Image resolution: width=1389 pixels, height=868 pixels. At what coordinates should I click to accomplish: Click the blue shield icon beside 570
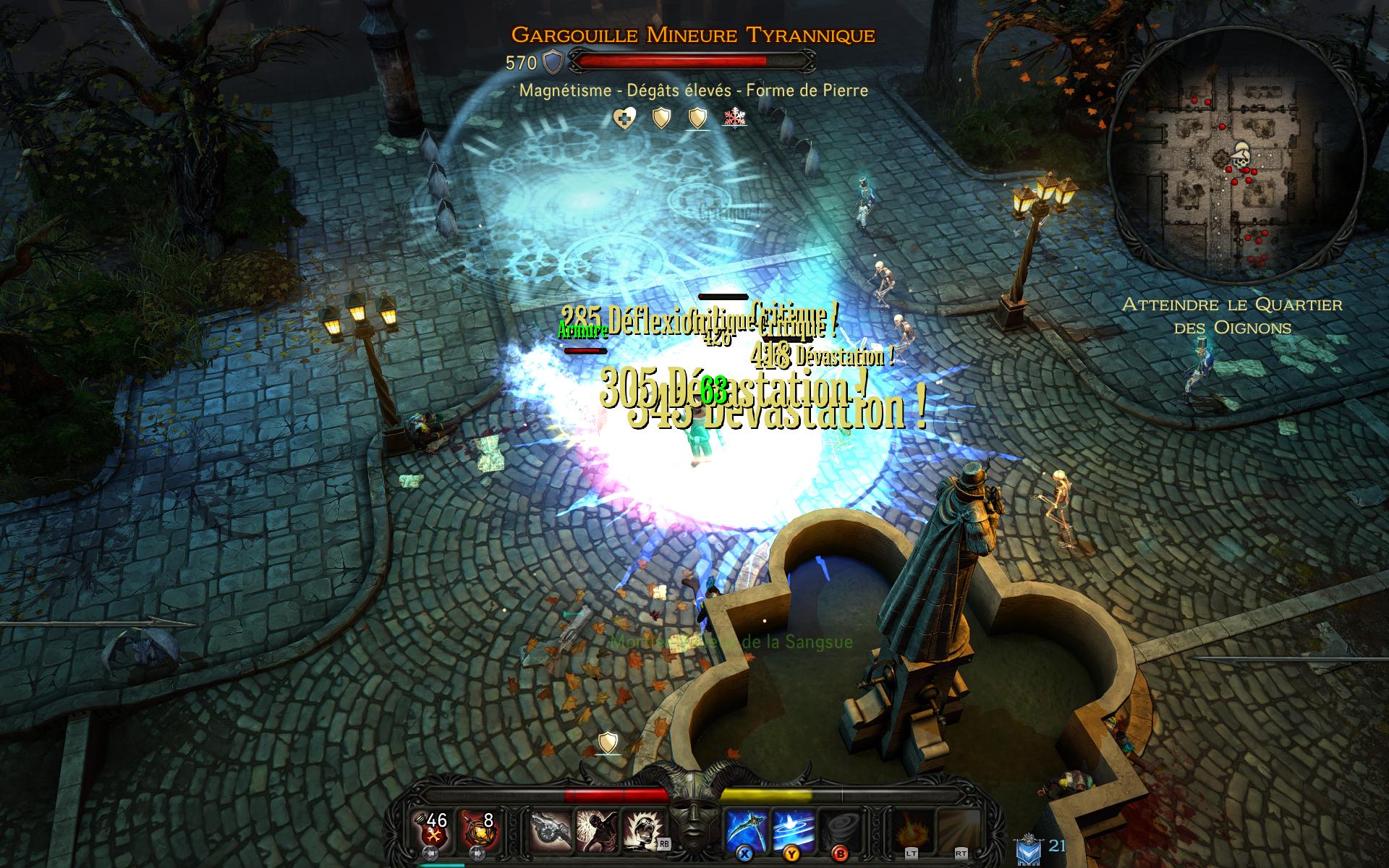tap(553, 63)
